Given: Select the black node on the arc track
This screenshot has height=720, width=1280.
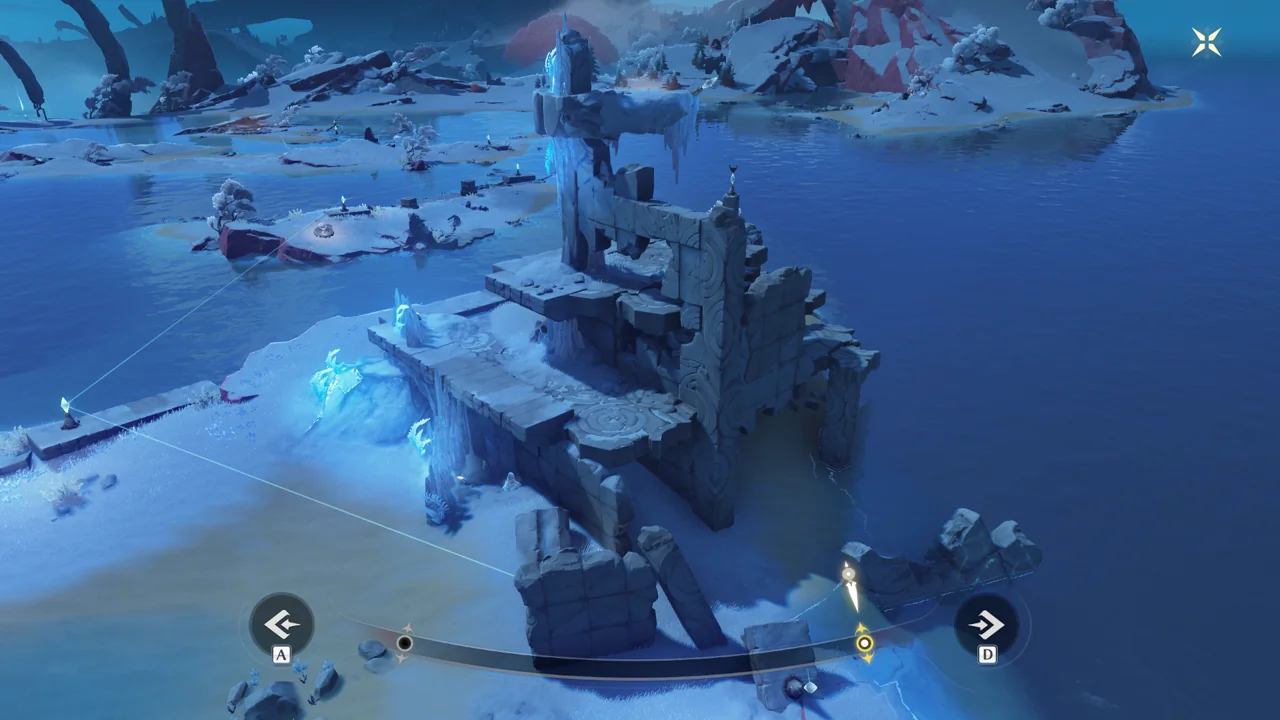Looking at the screenshot, I should 404,643.
